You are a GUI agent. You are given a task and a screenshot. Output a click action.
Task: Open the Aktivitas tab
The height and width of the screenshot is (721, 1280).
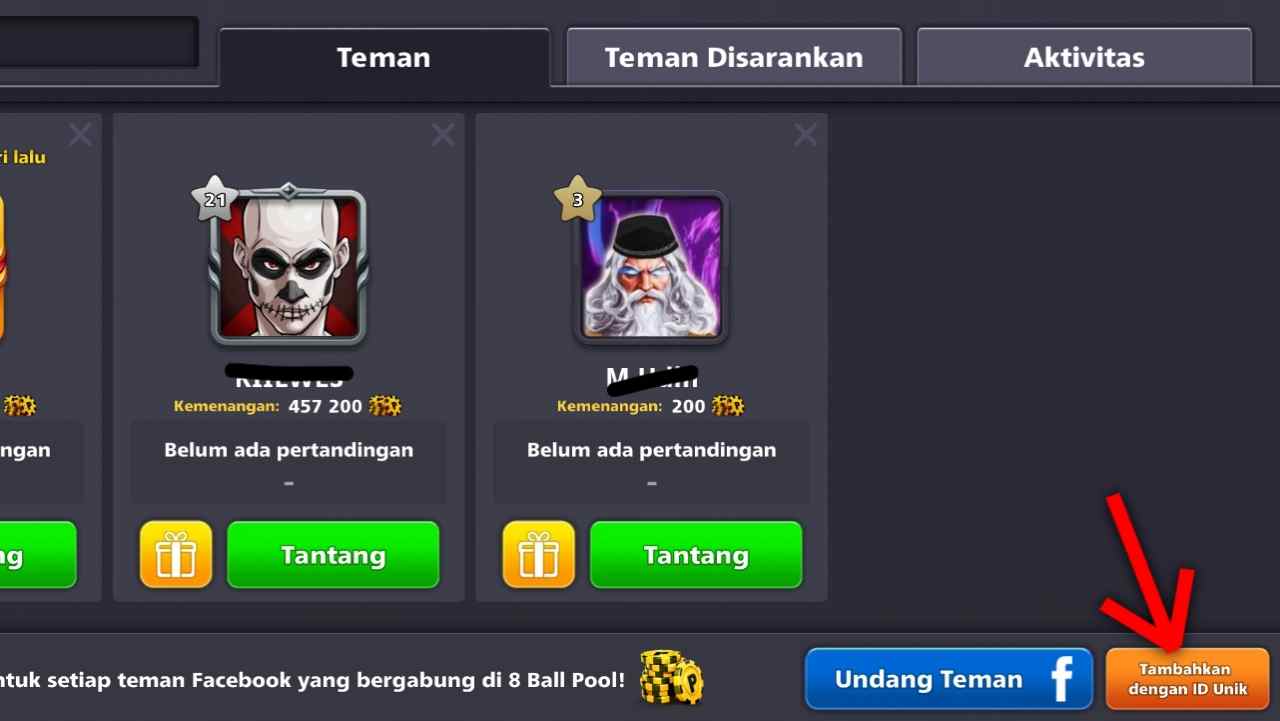(1083, 57)
